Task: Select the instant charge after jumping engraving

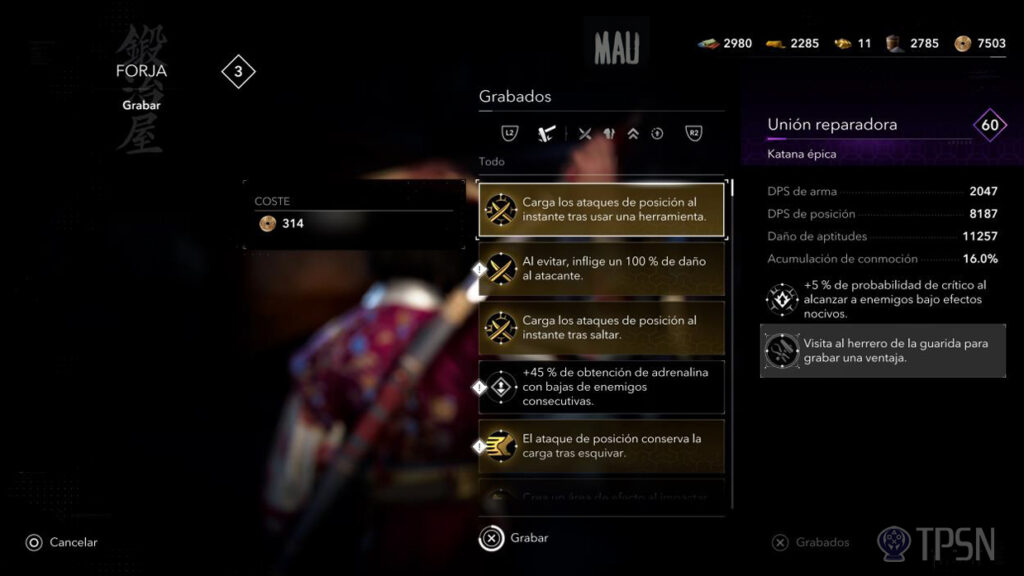Action: coord(602,327)
